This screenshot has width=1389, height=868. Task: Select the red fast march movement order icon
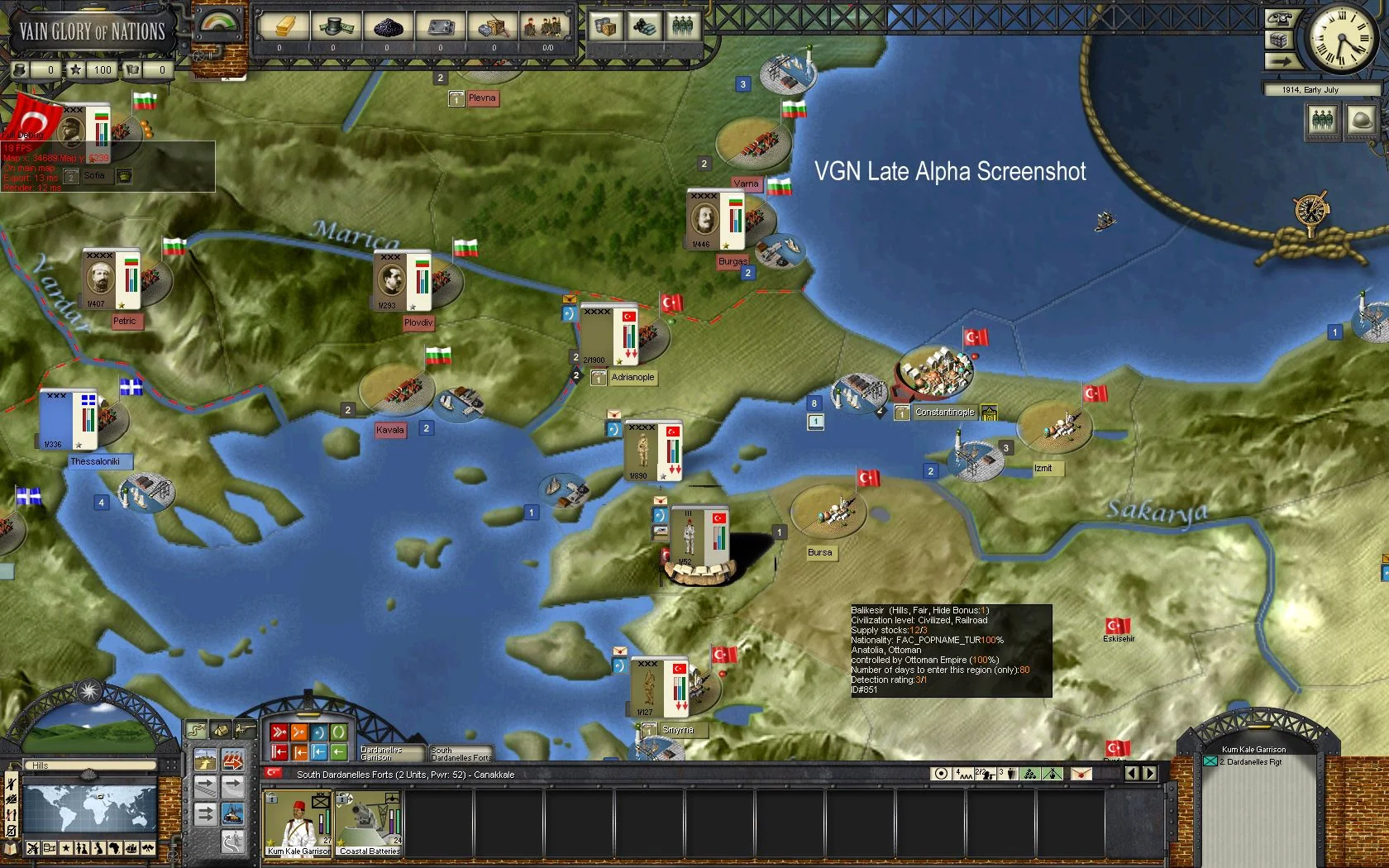tap(279, 732)
